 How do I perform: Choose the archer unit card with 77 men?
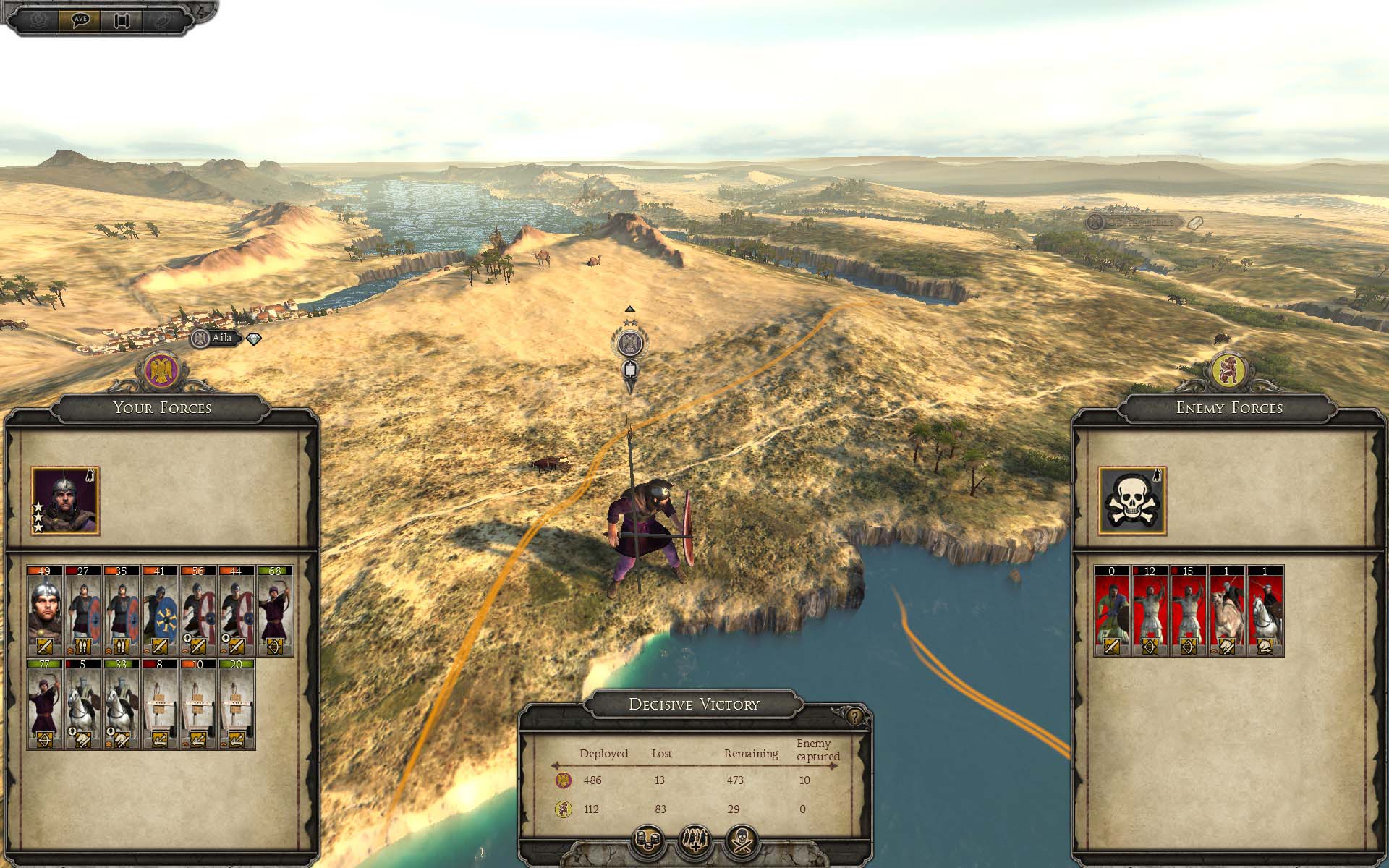coord(45,704)
